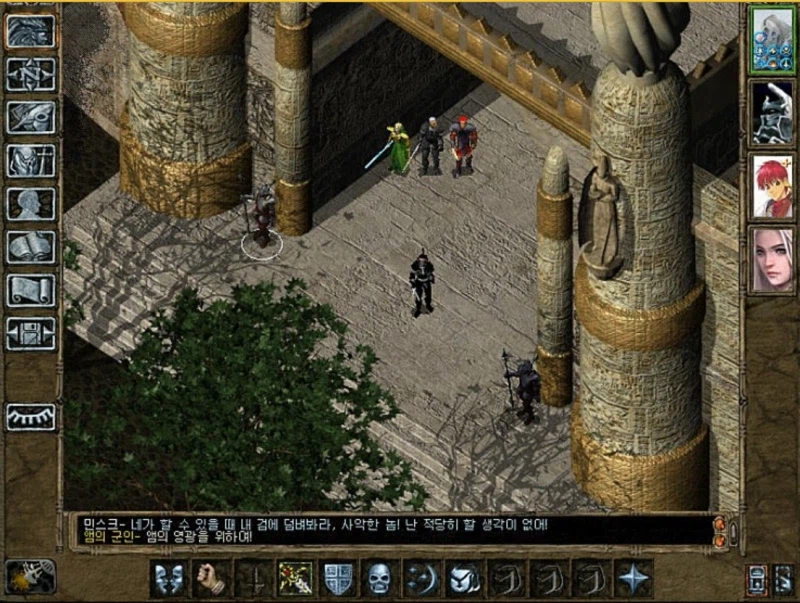The width and height of the screenshot is (800, 603).
Task: Open the mage spellbook
Action: (31, 247)
